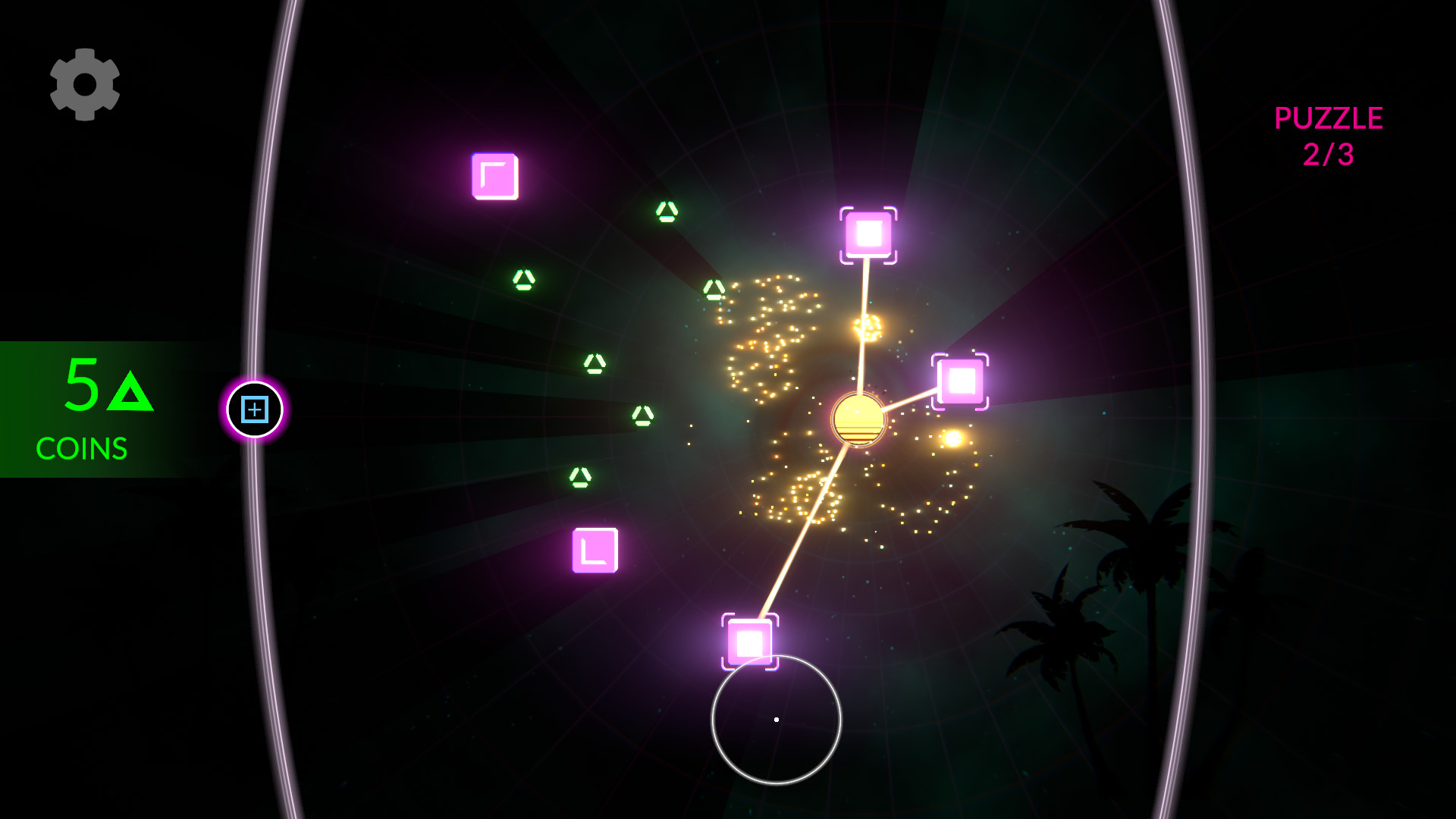Click the small white dot inside the targeting circle

(776, 719)
